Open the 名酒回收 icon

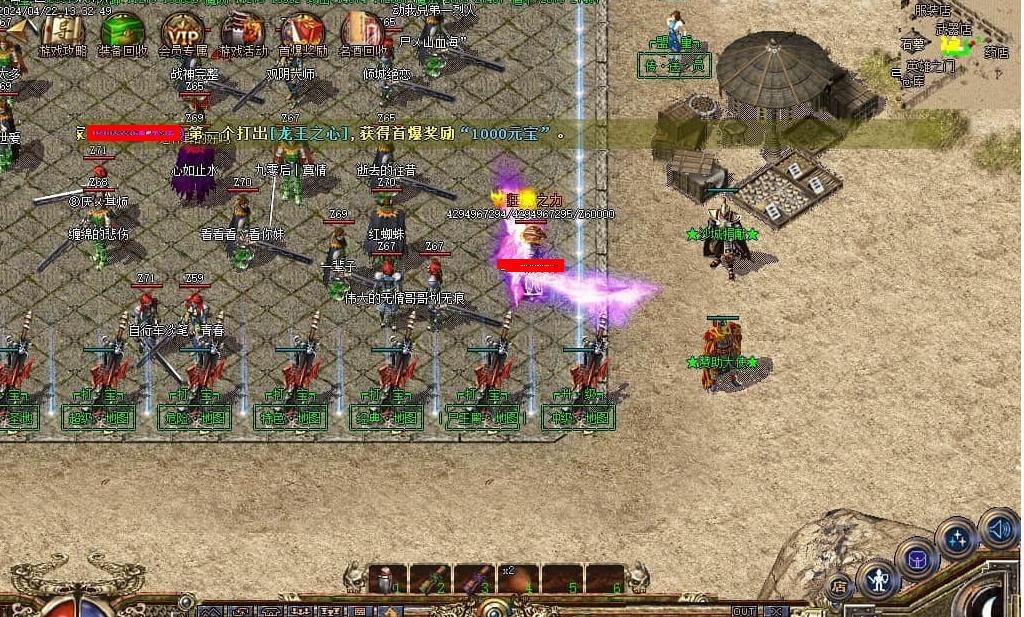pyautogui.click(x=362, y=32)
